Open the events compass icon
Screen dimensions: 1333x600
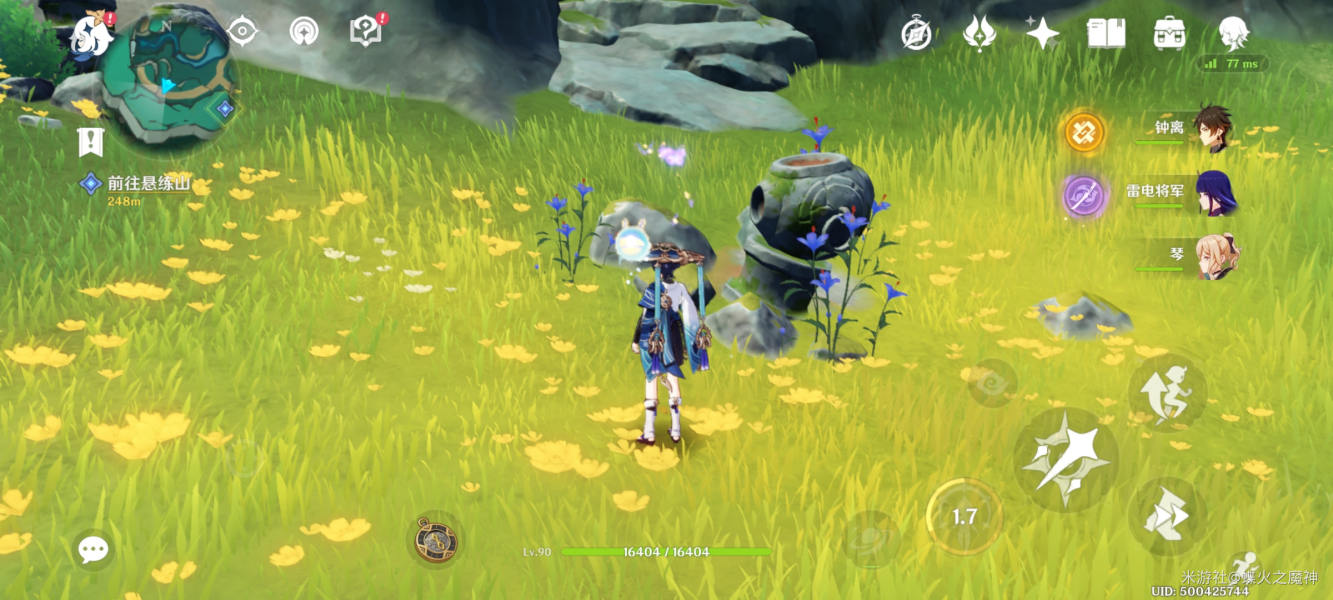coord(916,34)
